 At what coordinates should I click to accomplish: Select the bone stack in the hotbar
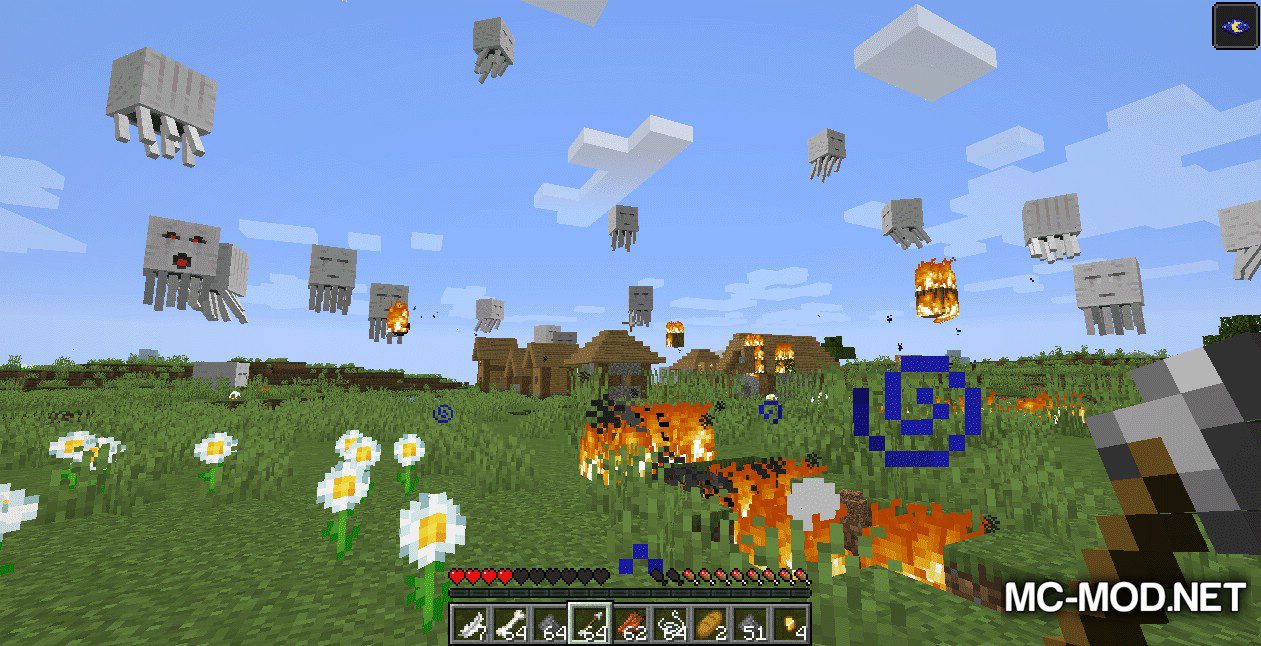coord(510,624)
